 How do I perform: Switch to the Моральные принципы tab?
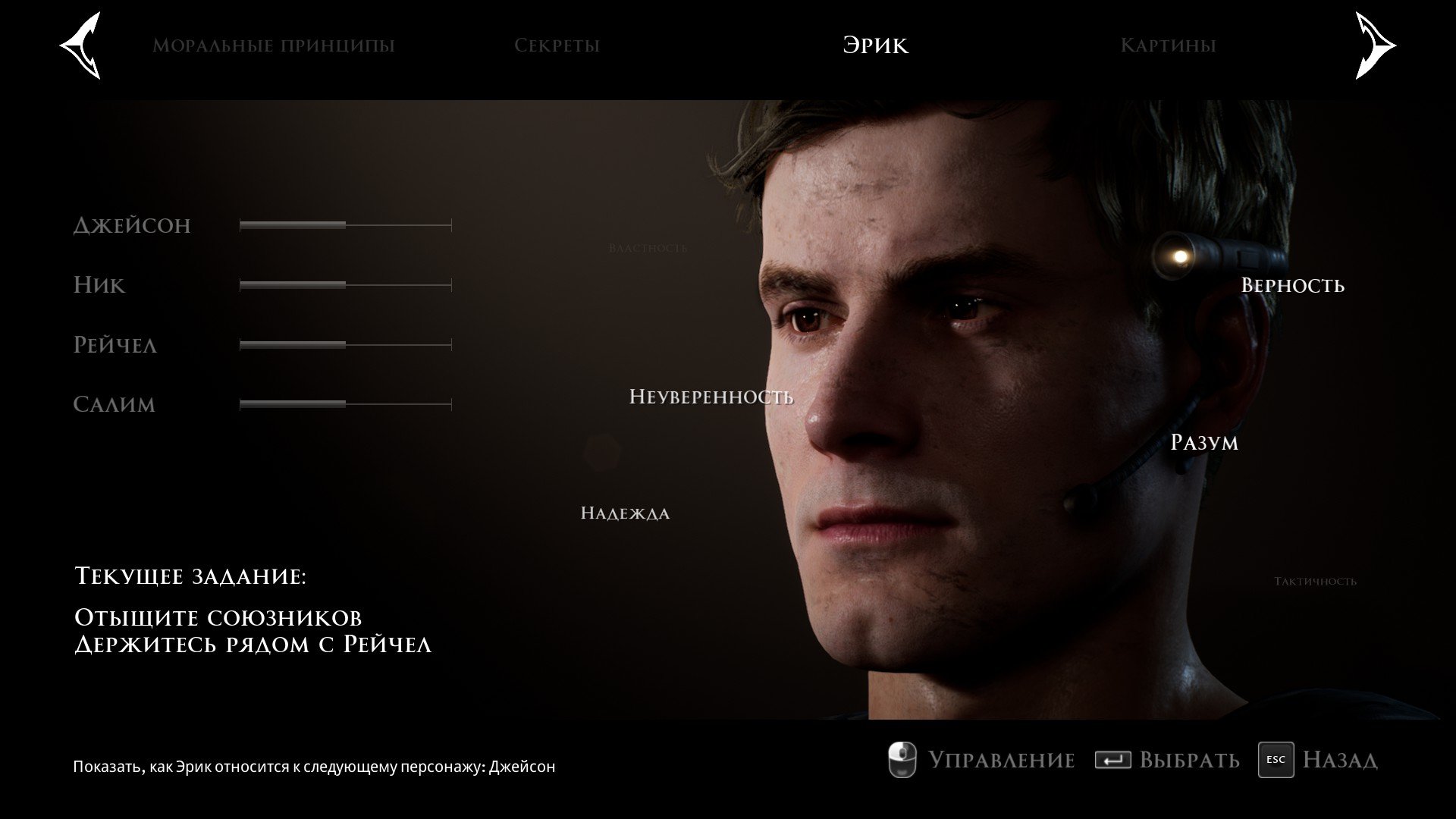pyautogui.click(x=274, y=45)
